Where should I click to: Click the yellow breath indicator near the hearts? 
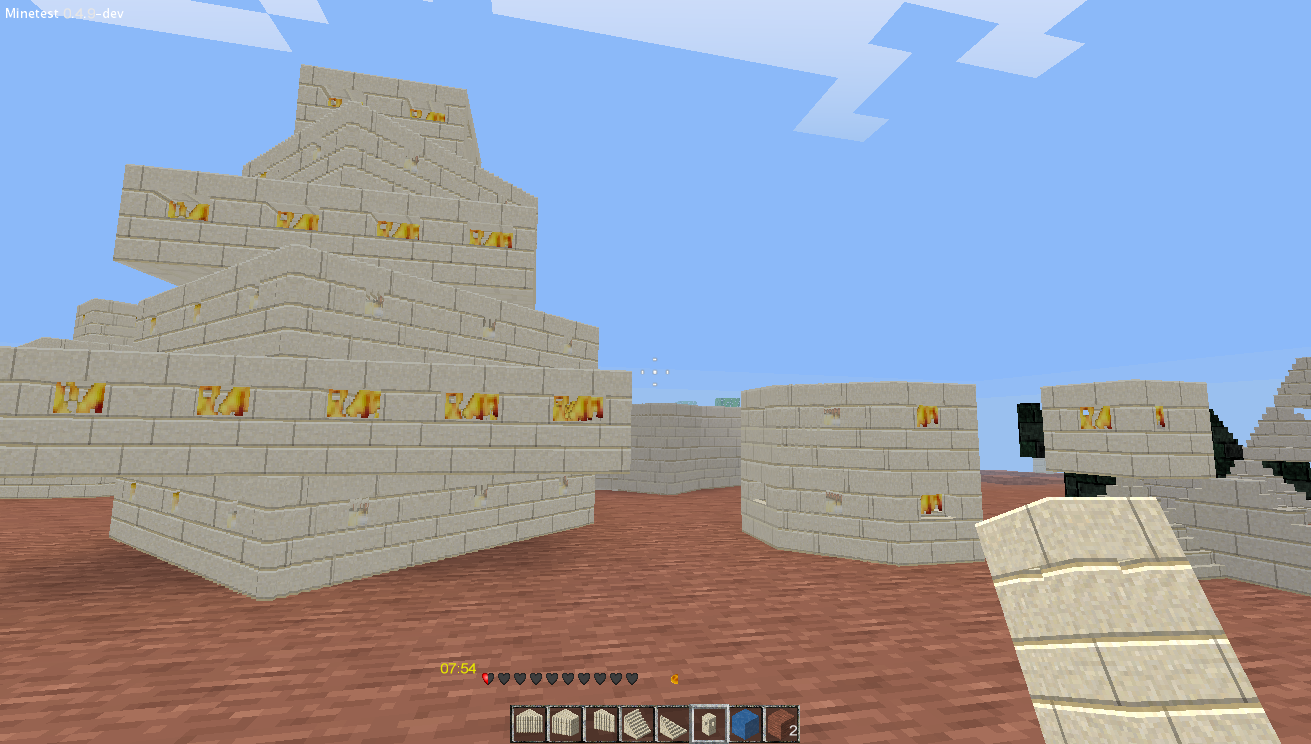pyautogui.click(x=676, y=677)
